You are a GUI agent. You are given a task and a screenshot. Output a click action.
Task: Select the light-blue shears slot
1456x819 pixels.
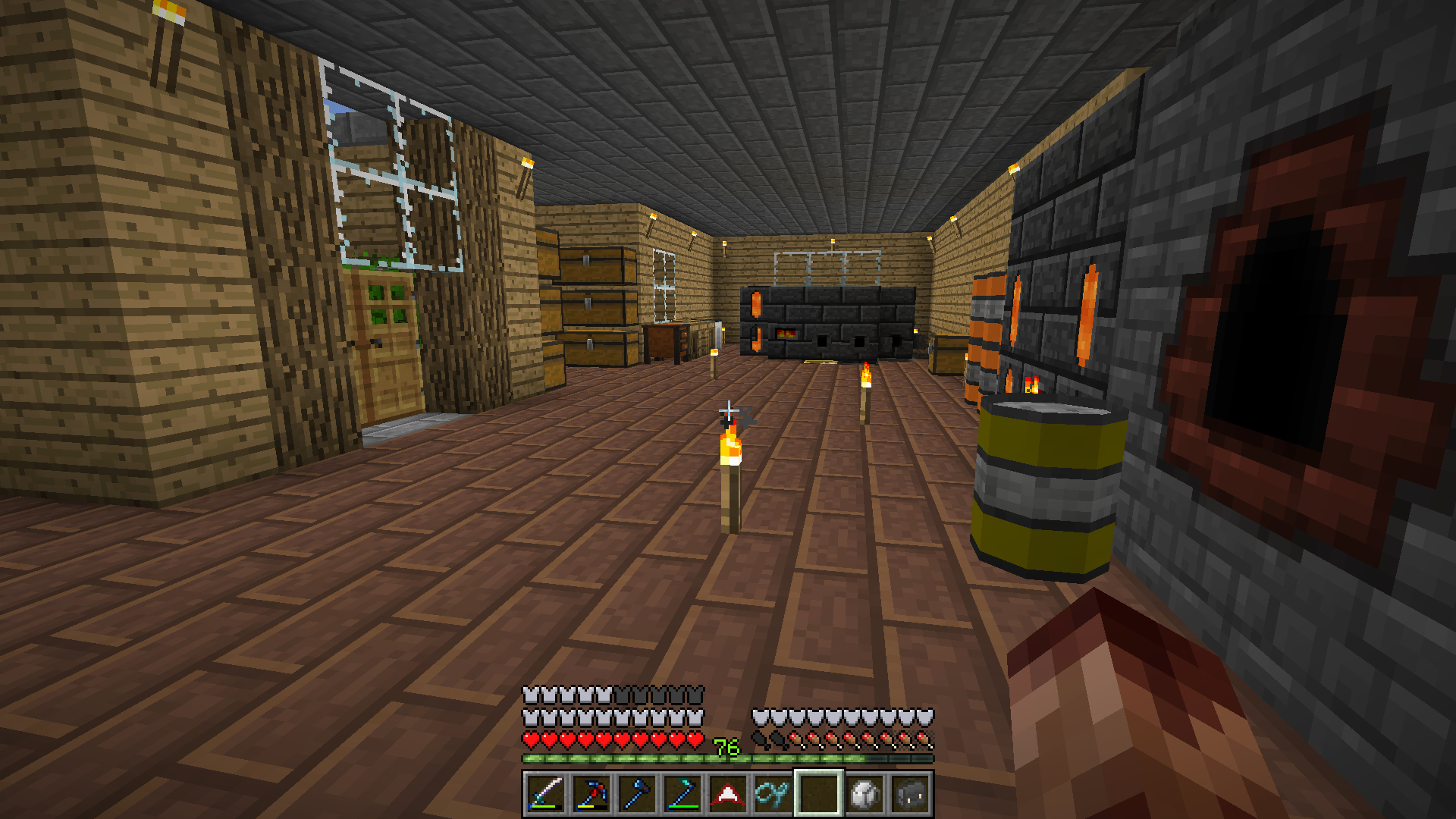773,794
